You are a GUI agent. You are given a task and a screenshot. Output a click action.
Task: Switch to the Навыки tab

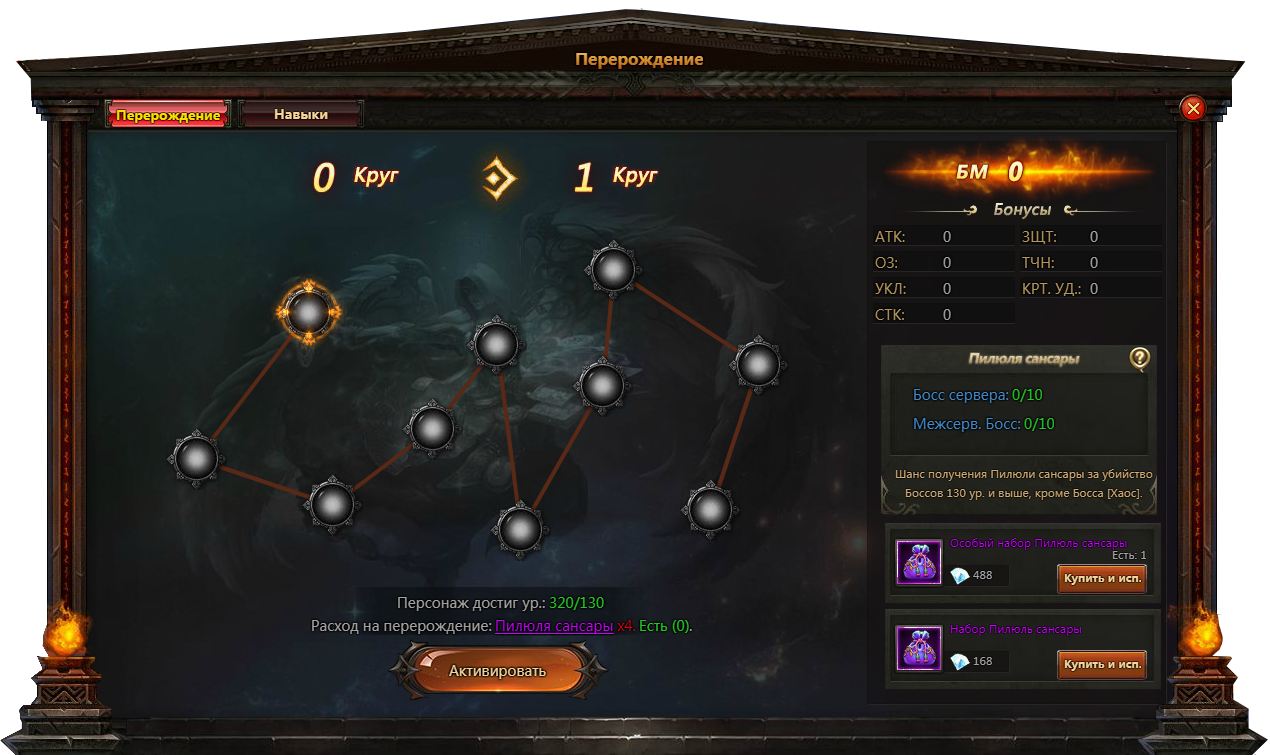click(301, 115)
